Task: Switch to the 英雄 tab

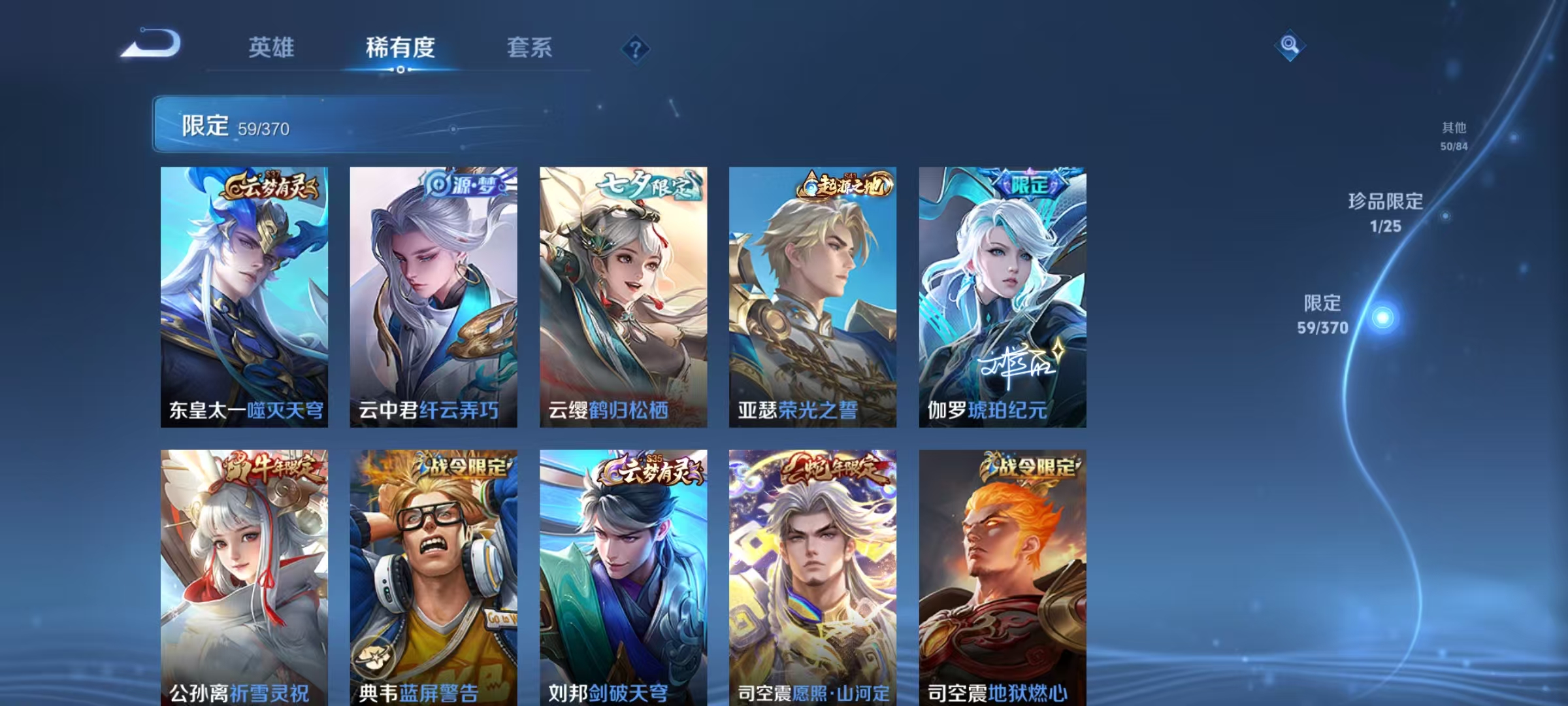Action: coord(272,47)
